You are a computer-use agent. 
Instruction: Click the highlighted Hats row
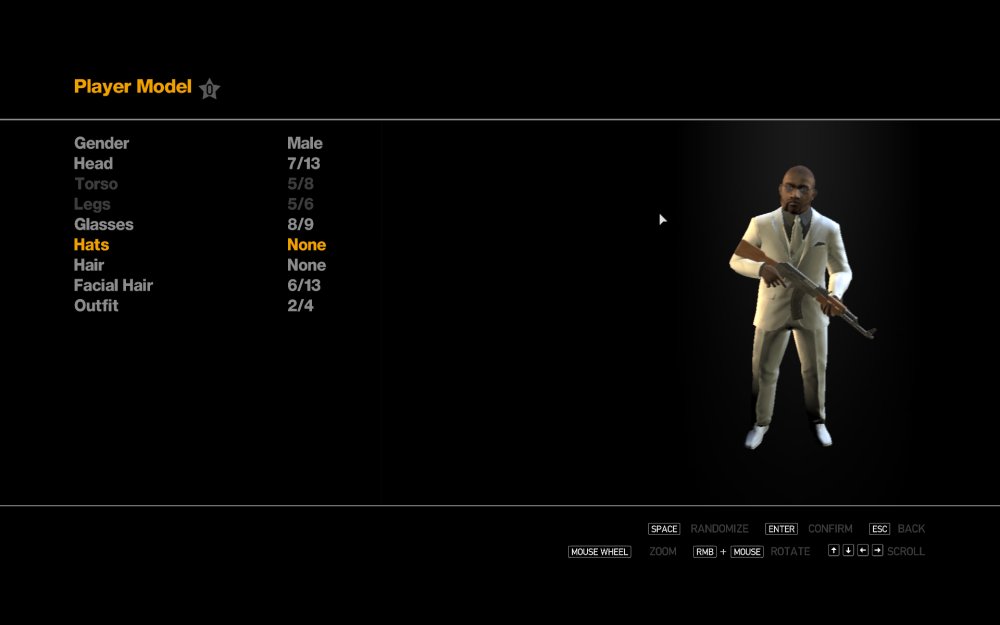point(92,244)
